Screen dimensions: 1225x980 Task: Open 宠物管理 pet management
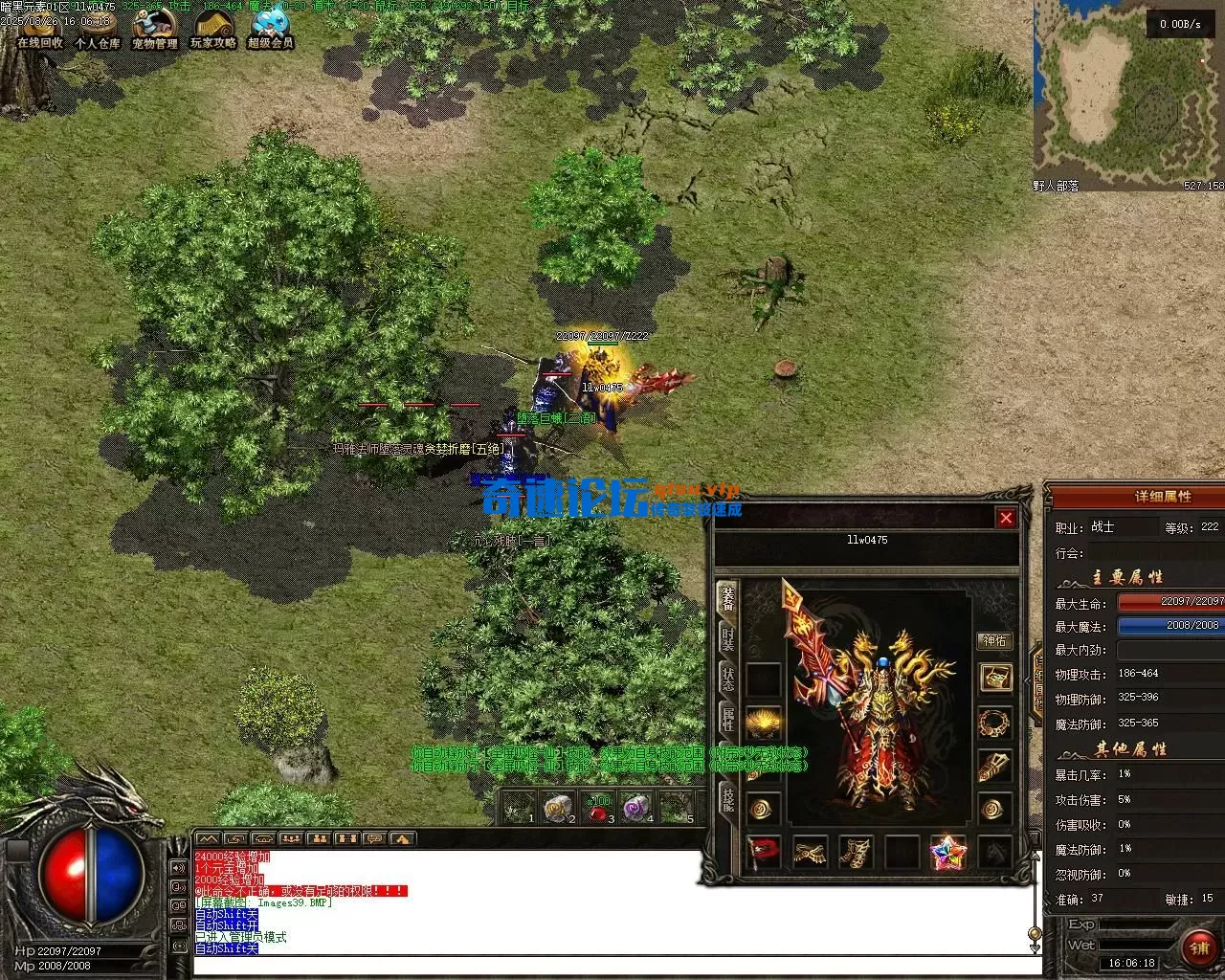coord(155,28)
